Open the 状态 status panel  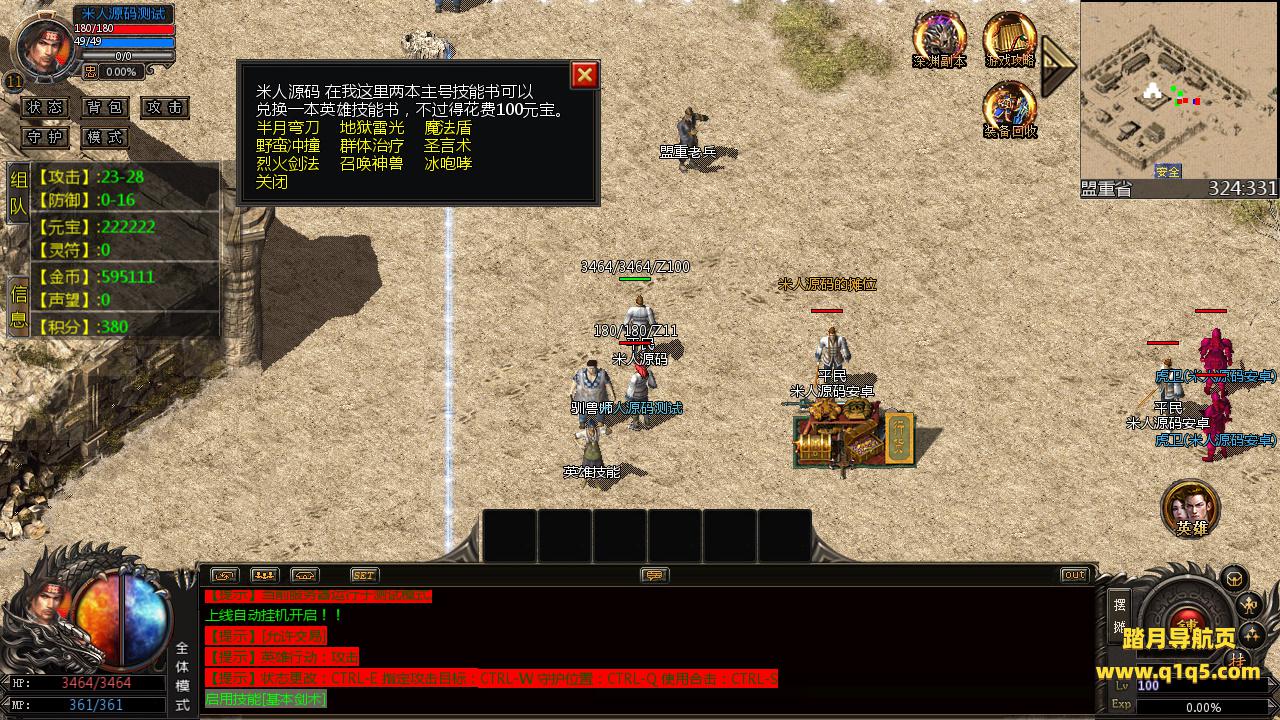(x=45, y=107)
